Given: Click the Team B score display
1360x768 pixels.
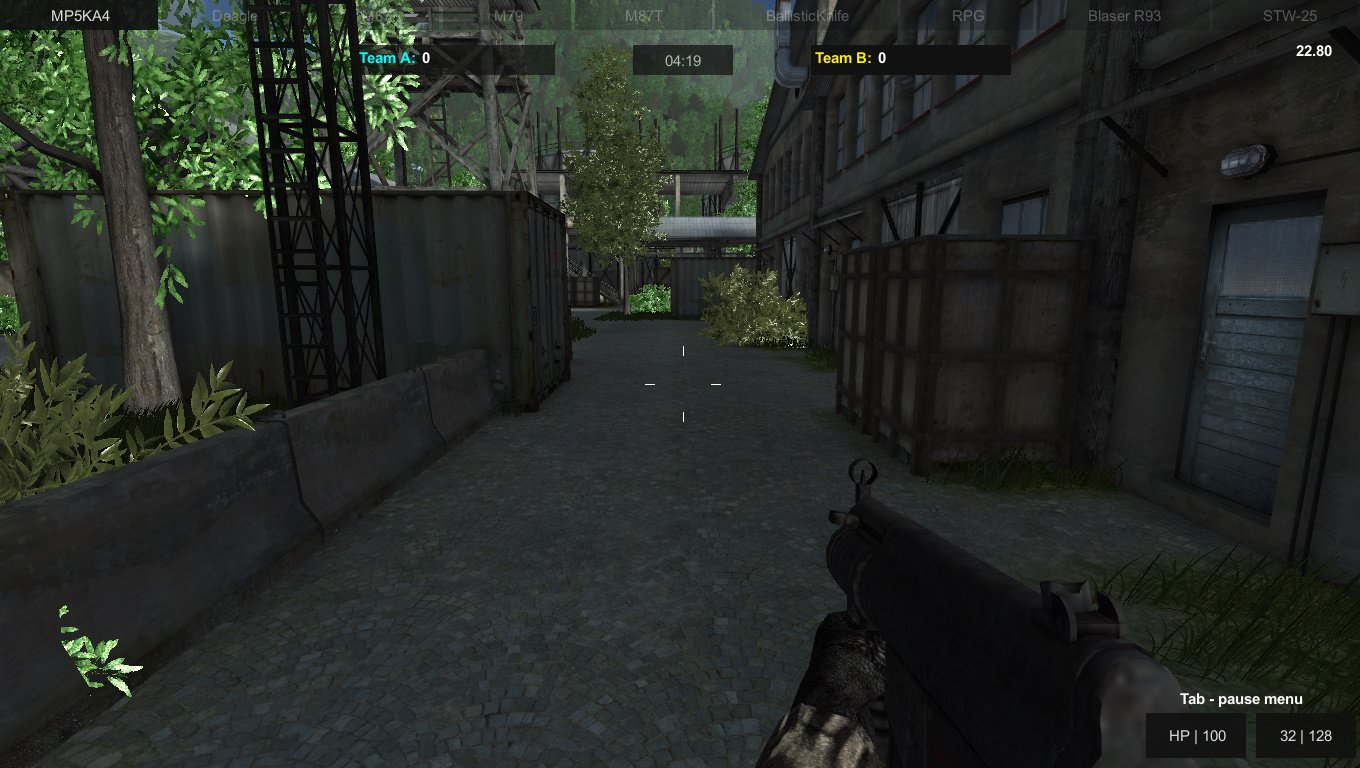Looking at the screenshot, I should coord(849,58).
